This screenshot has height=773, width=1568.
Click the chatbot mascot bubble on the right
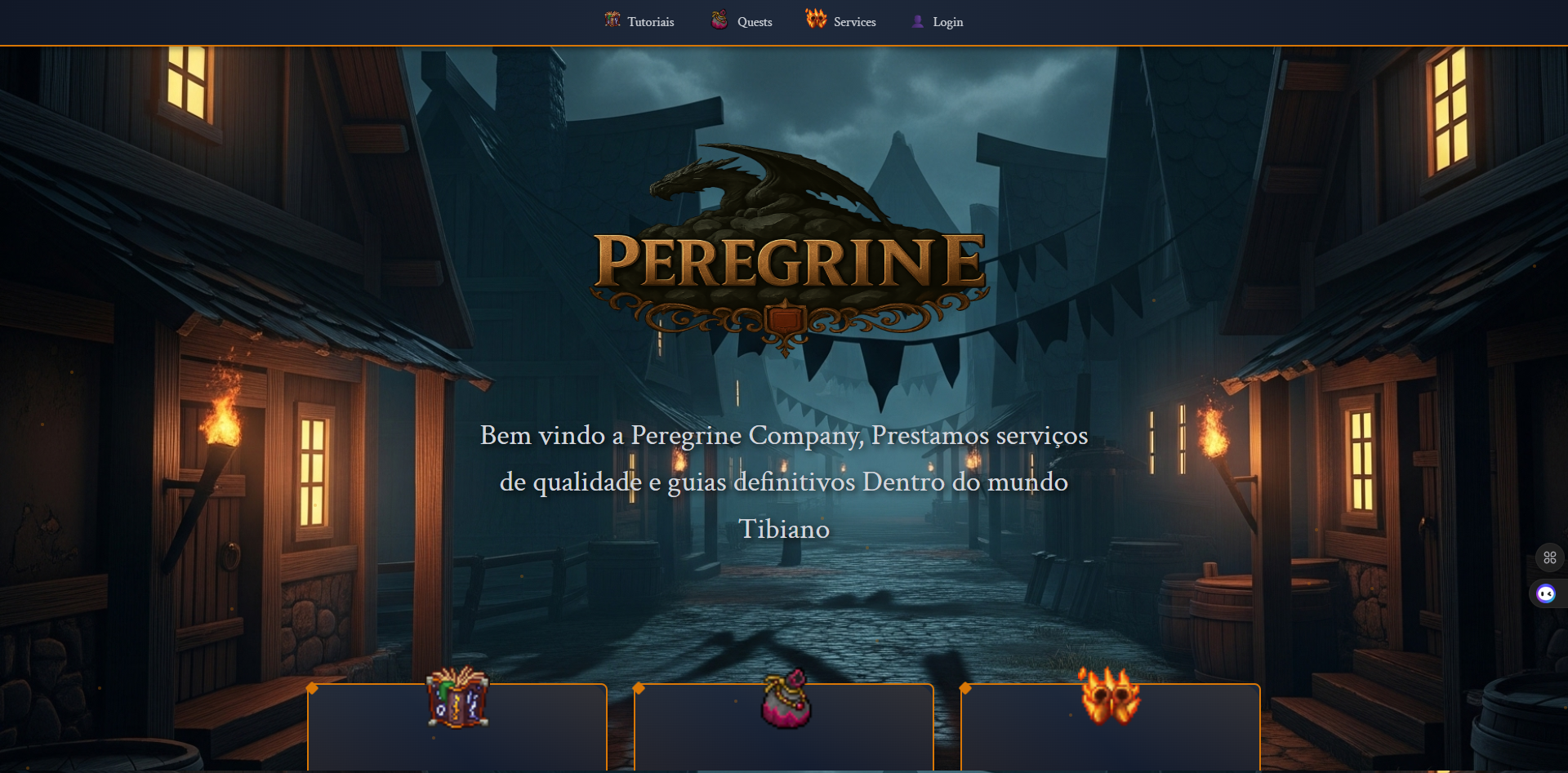tap(1546, 593)
